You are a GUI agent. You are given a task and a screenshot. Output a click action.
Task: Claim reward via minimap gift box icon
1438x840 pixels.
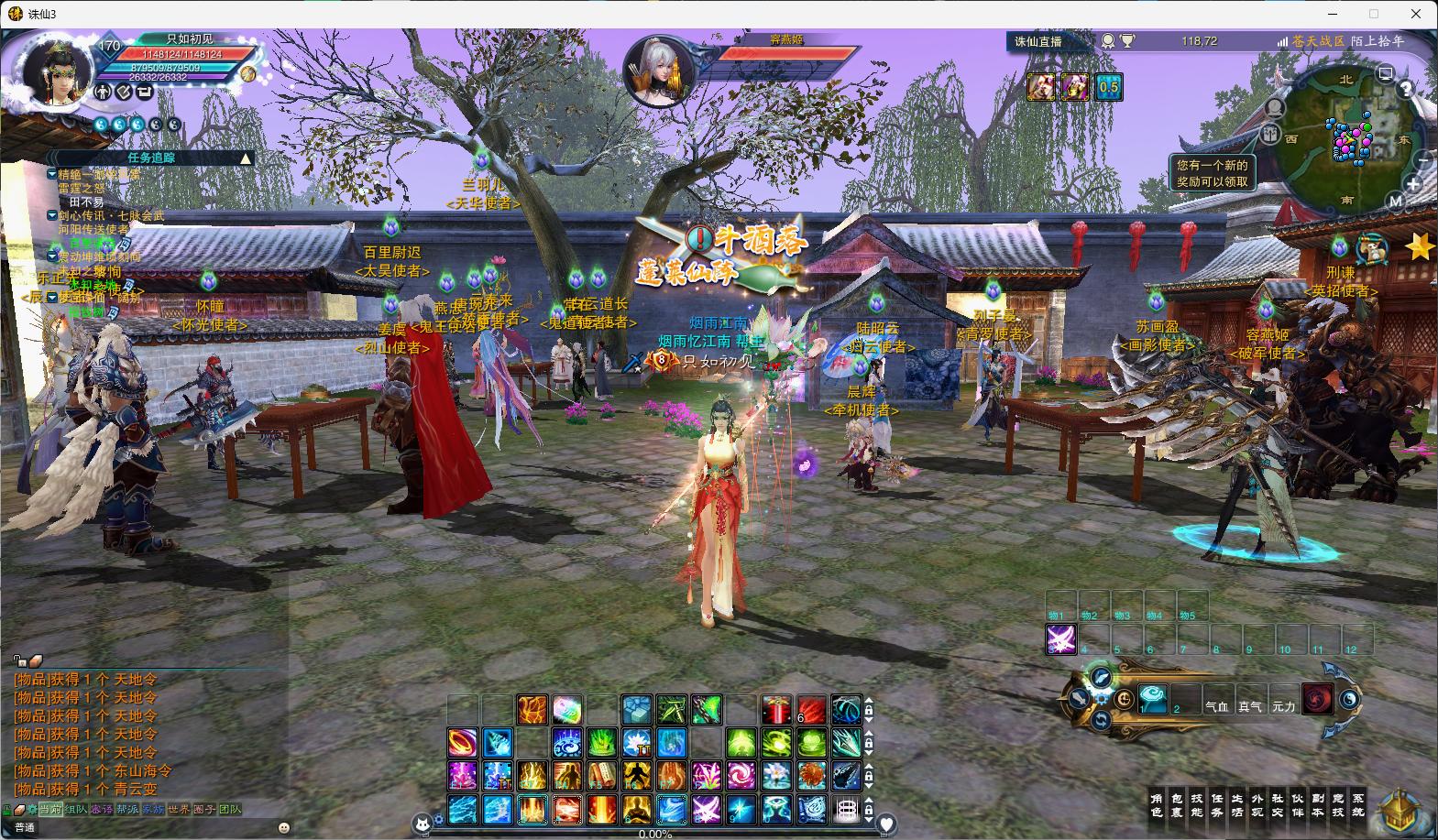(1269, 134)
